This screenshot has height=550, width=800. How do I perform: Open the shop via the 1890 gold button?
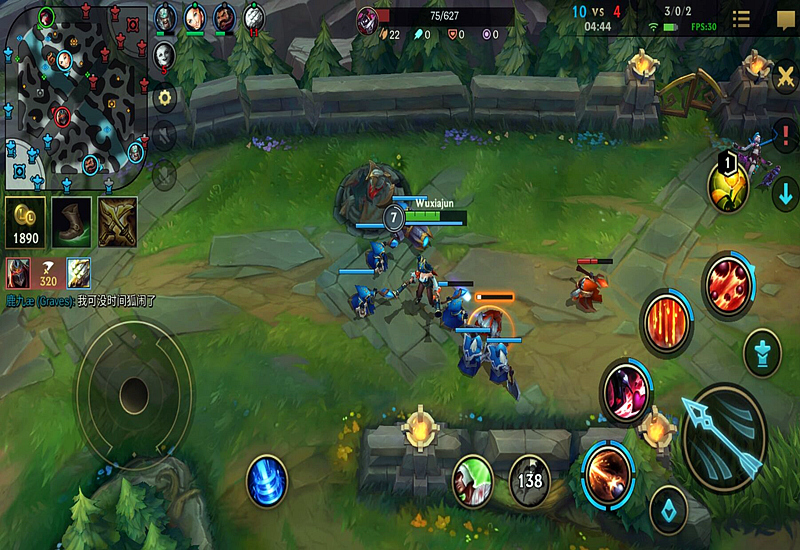pyautogui.click(x=25, y=222)
